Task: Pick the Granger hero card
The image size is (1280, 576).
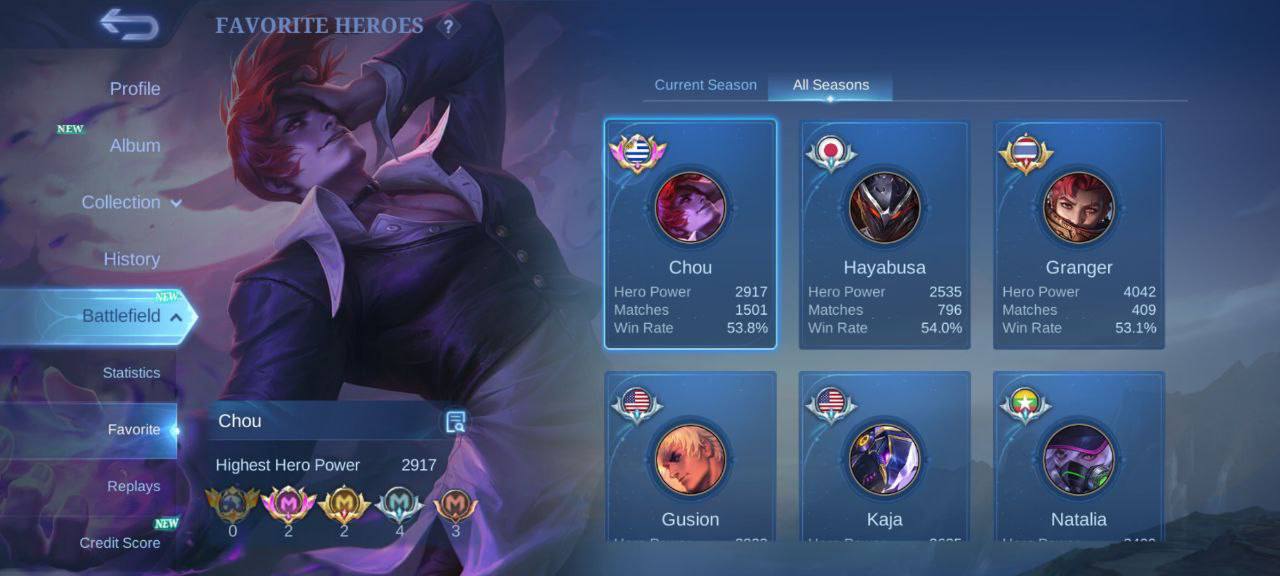Action: click(1078, 234)
